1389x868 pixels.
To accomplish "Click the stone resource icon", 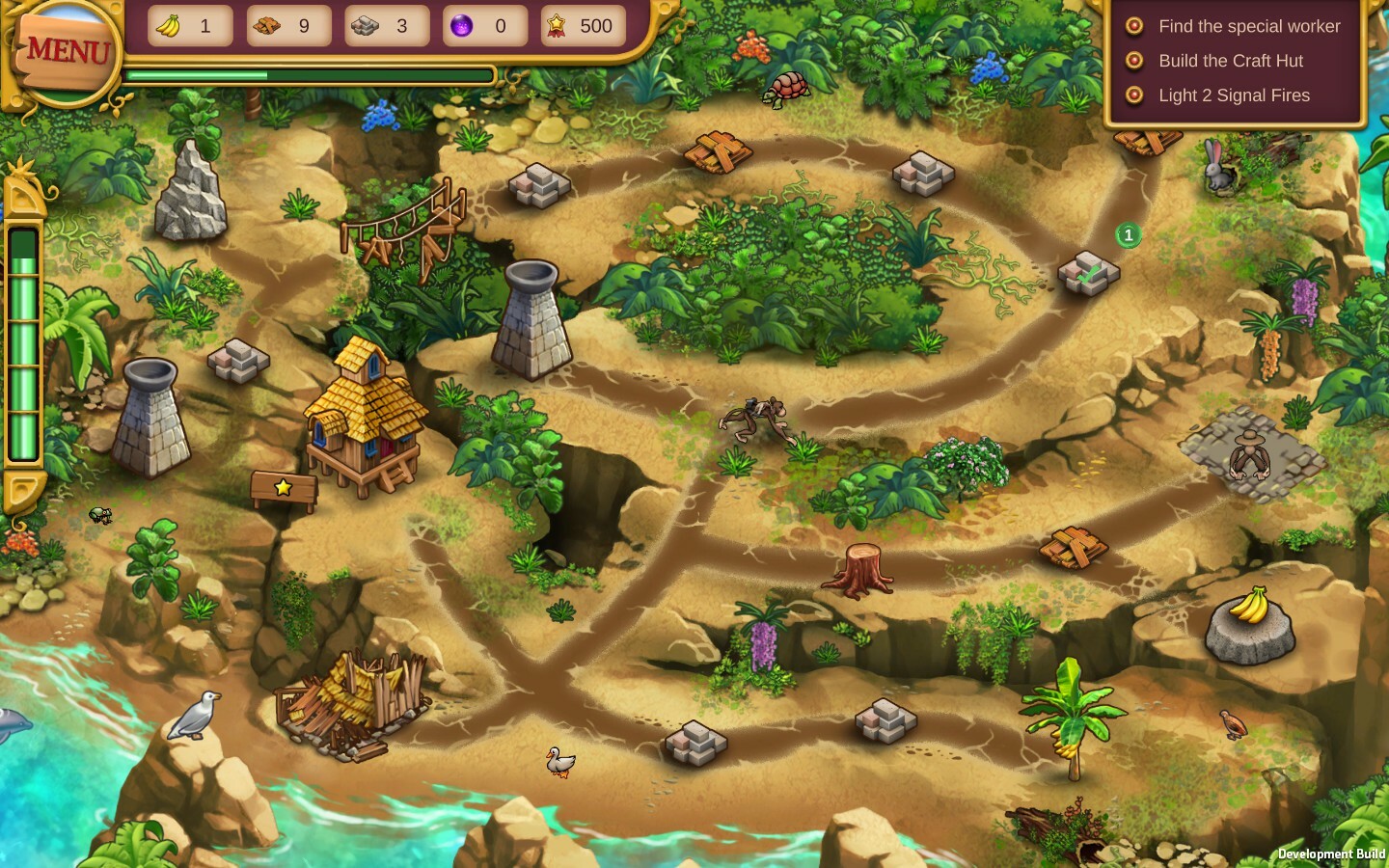I will 363,26.
